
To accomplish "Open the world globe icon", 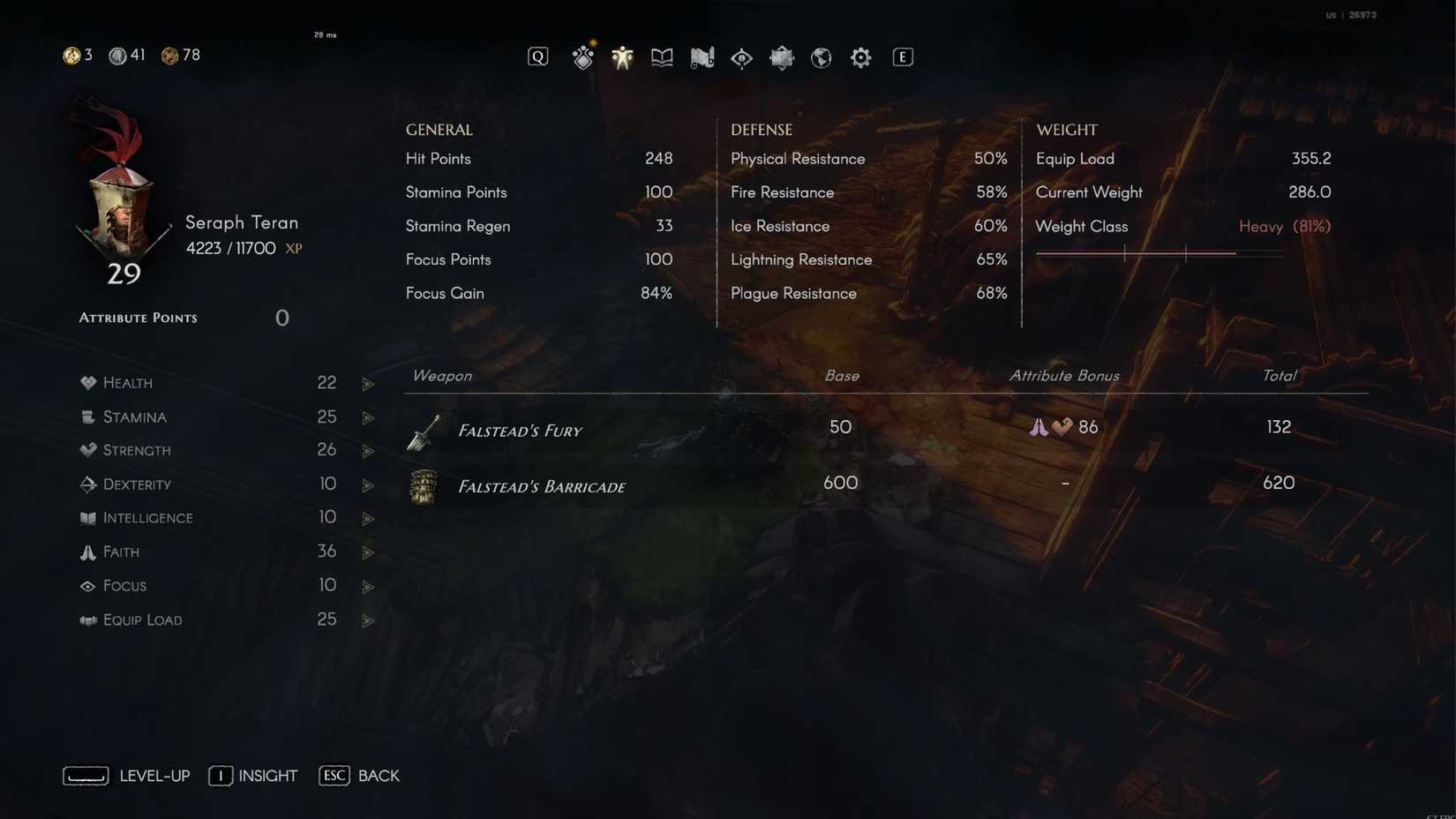I will (x=821, y=56).
